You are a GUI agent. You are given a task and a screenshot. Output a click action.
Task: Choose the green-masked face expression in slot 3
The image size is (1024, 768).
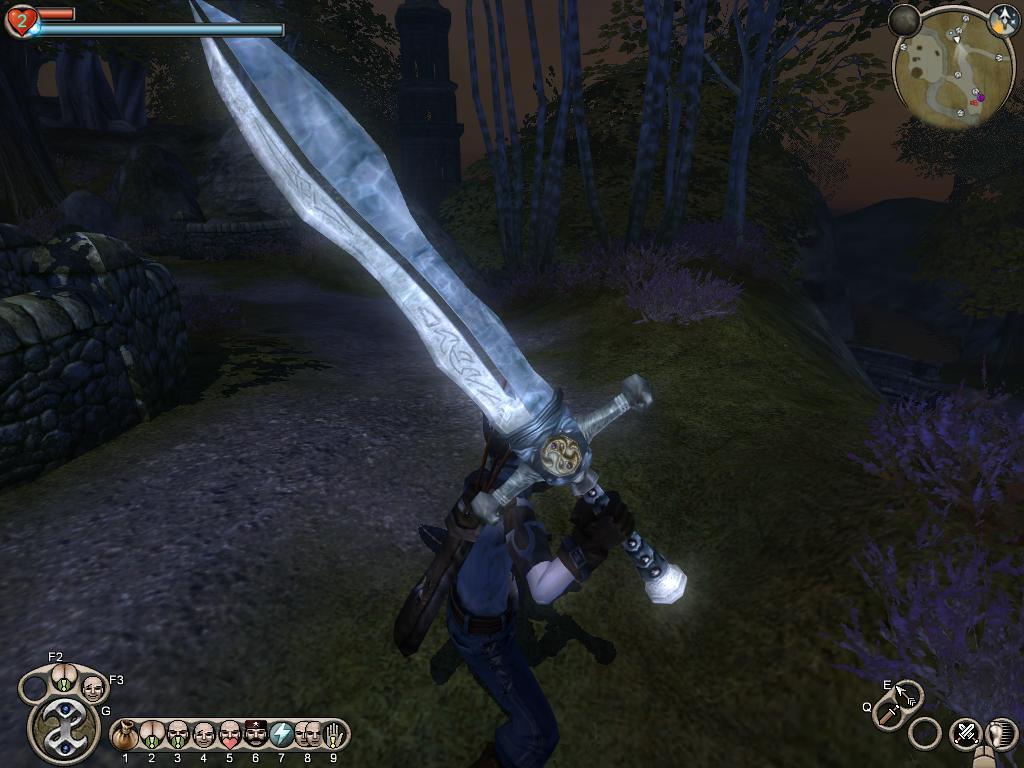tap(177, 735)
